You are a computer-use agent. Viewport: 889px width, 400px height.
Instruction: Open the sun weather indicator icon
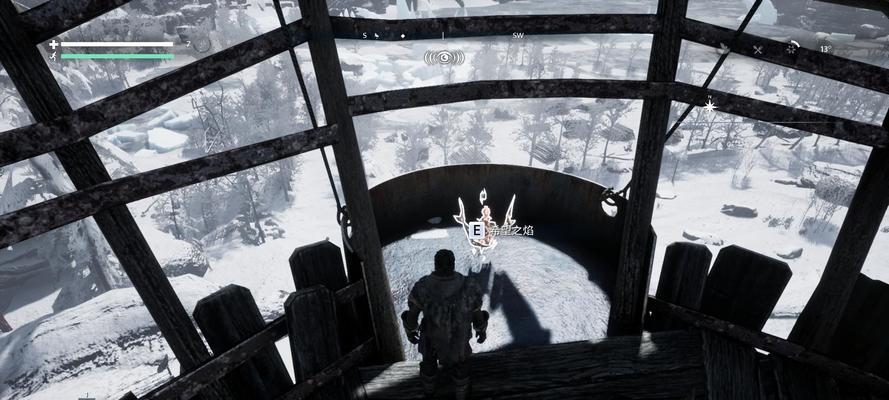[790, 49]
